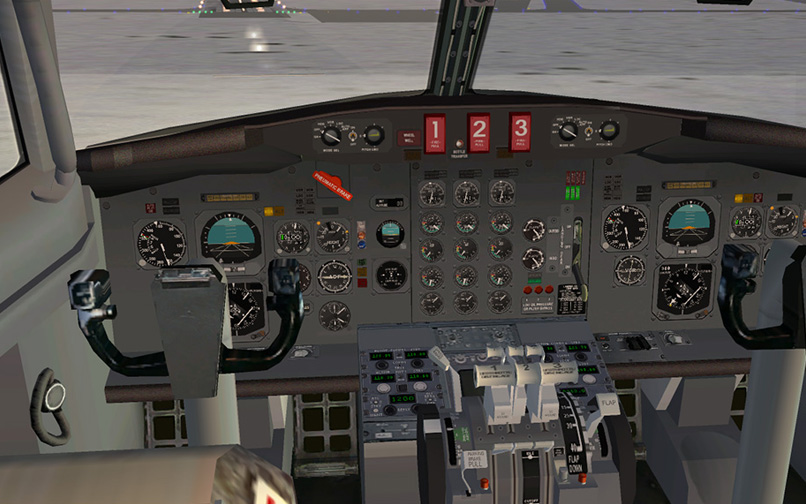The image size is (806, 504).
Task: Pull the engine 1 fire handle
Action: 436,132
